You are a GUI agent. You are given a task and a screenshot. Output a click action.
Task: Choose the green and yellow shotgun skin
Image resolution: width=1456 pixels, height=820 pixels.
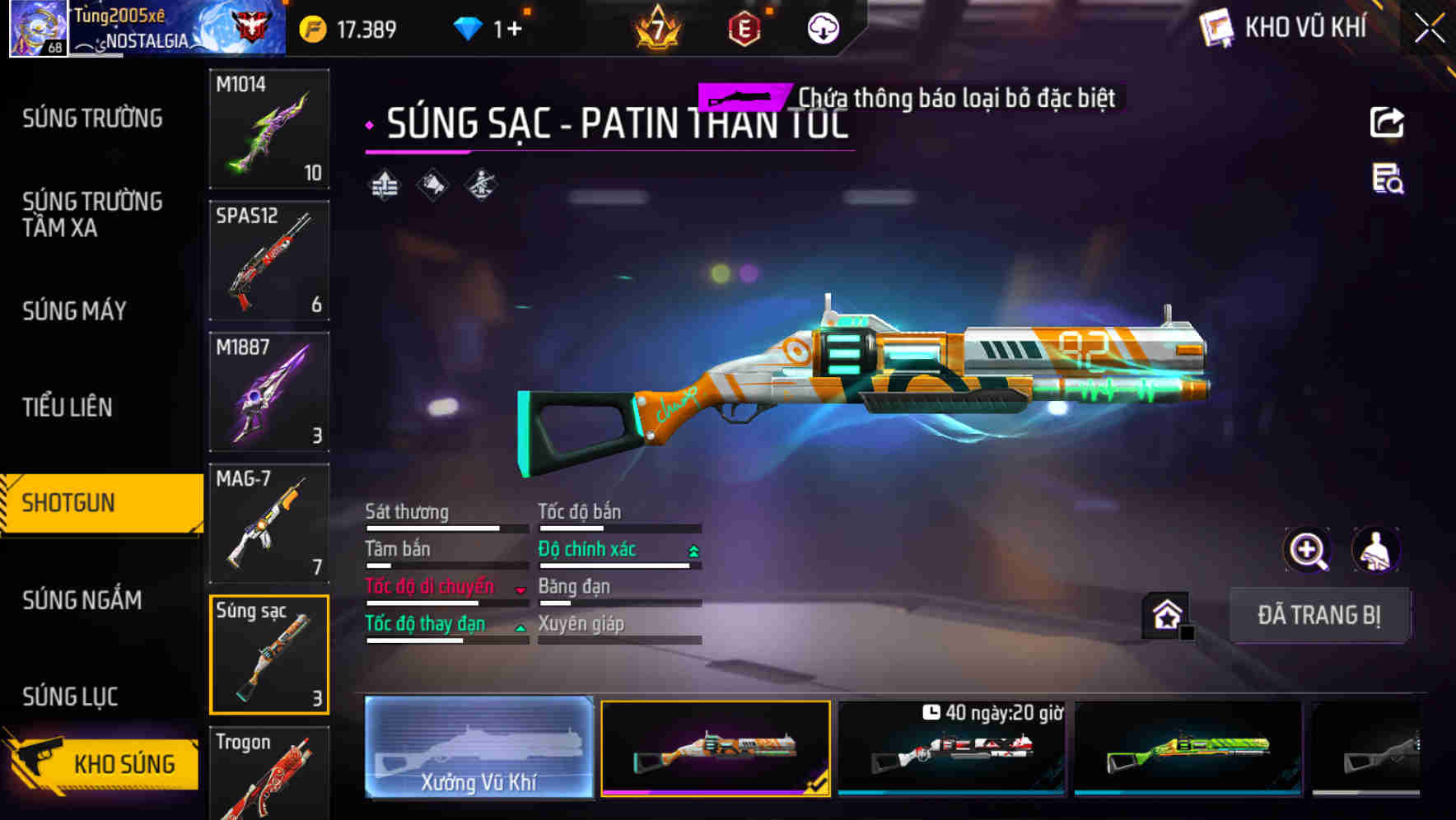(x=1188, y=748)
